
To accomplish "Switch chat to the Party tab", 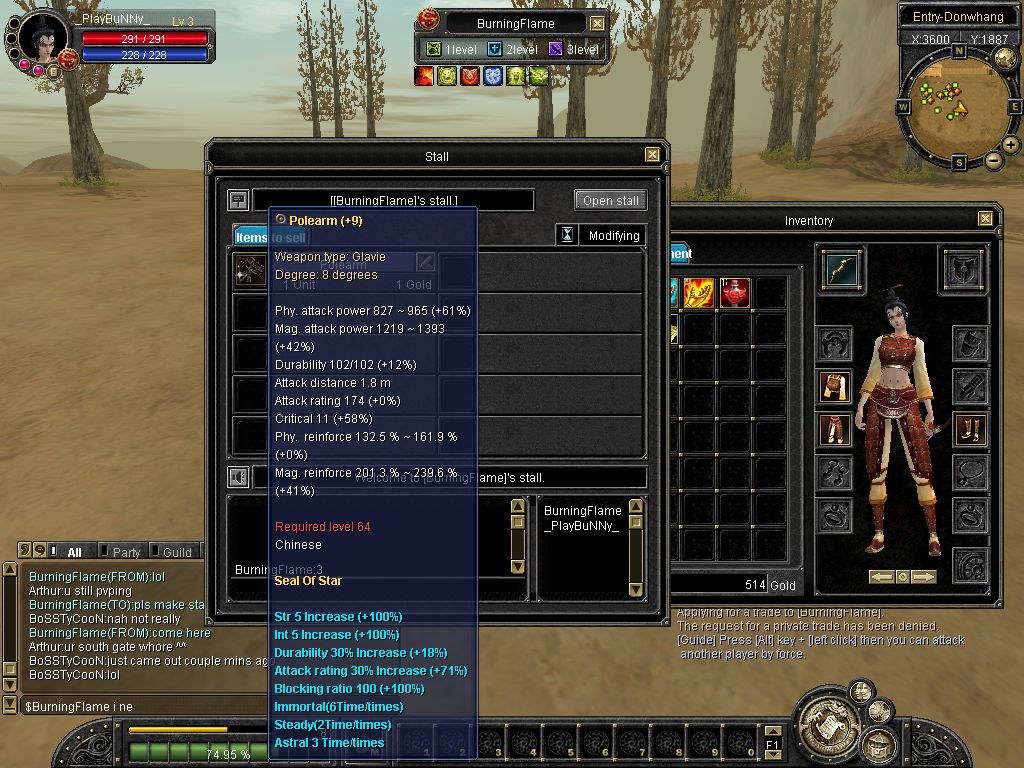I will (x=126, y=552).
